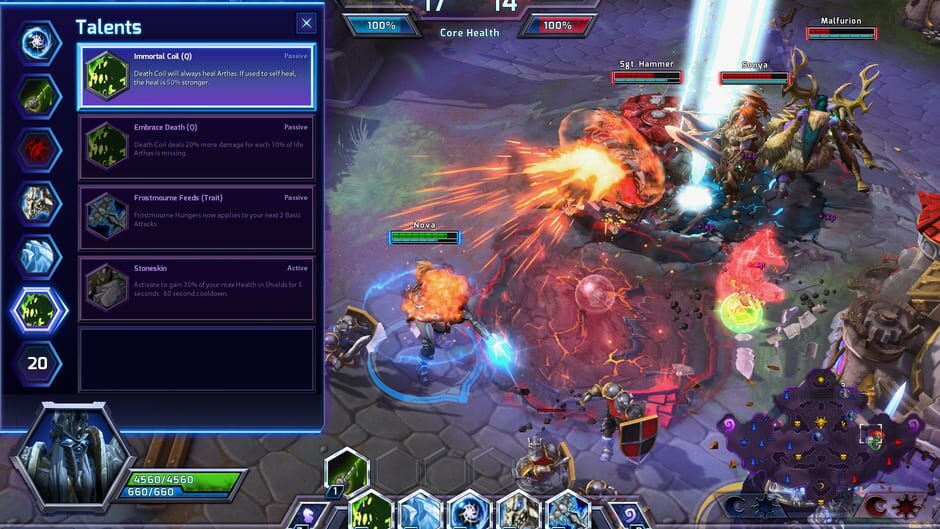Screen dimensions: 940x529
Task: Open the green-bladed weapon talent tier
Action: click(39, 96)
